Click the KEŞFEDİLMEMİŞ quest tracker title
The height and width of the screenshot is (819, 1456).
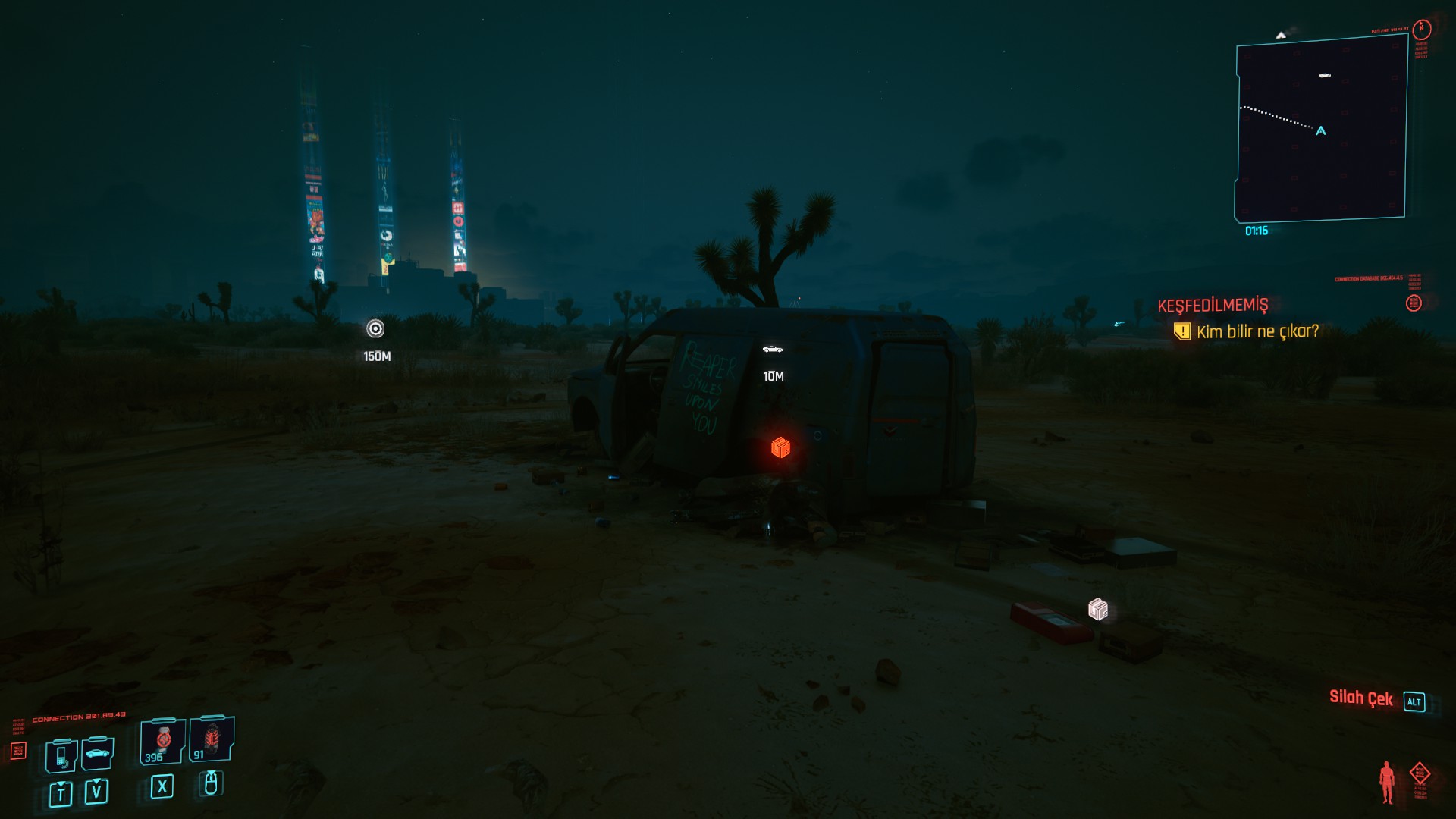click(1213, 305)
